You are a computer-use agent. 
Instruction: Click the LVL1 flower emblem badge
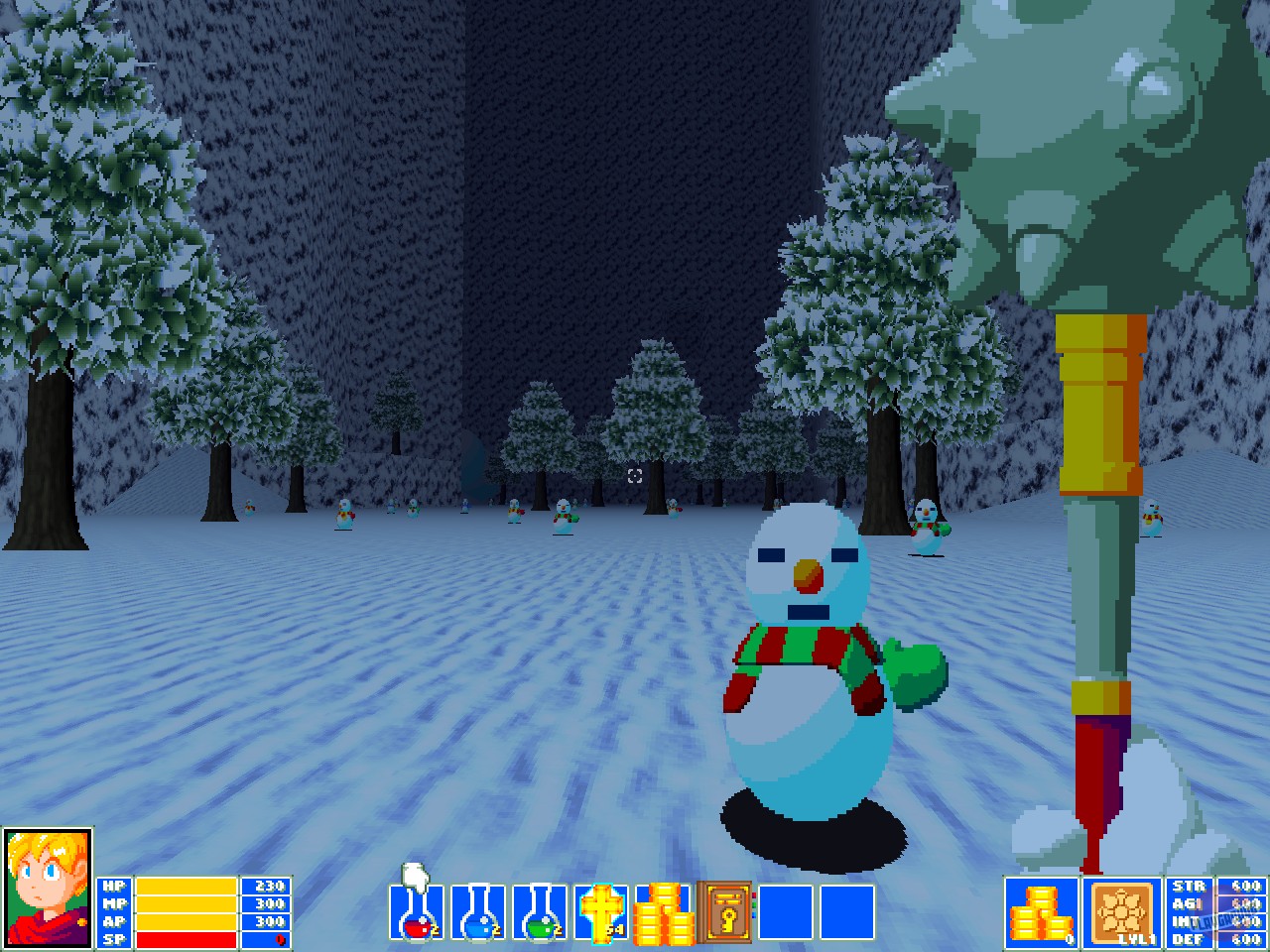pos(1124,910)
